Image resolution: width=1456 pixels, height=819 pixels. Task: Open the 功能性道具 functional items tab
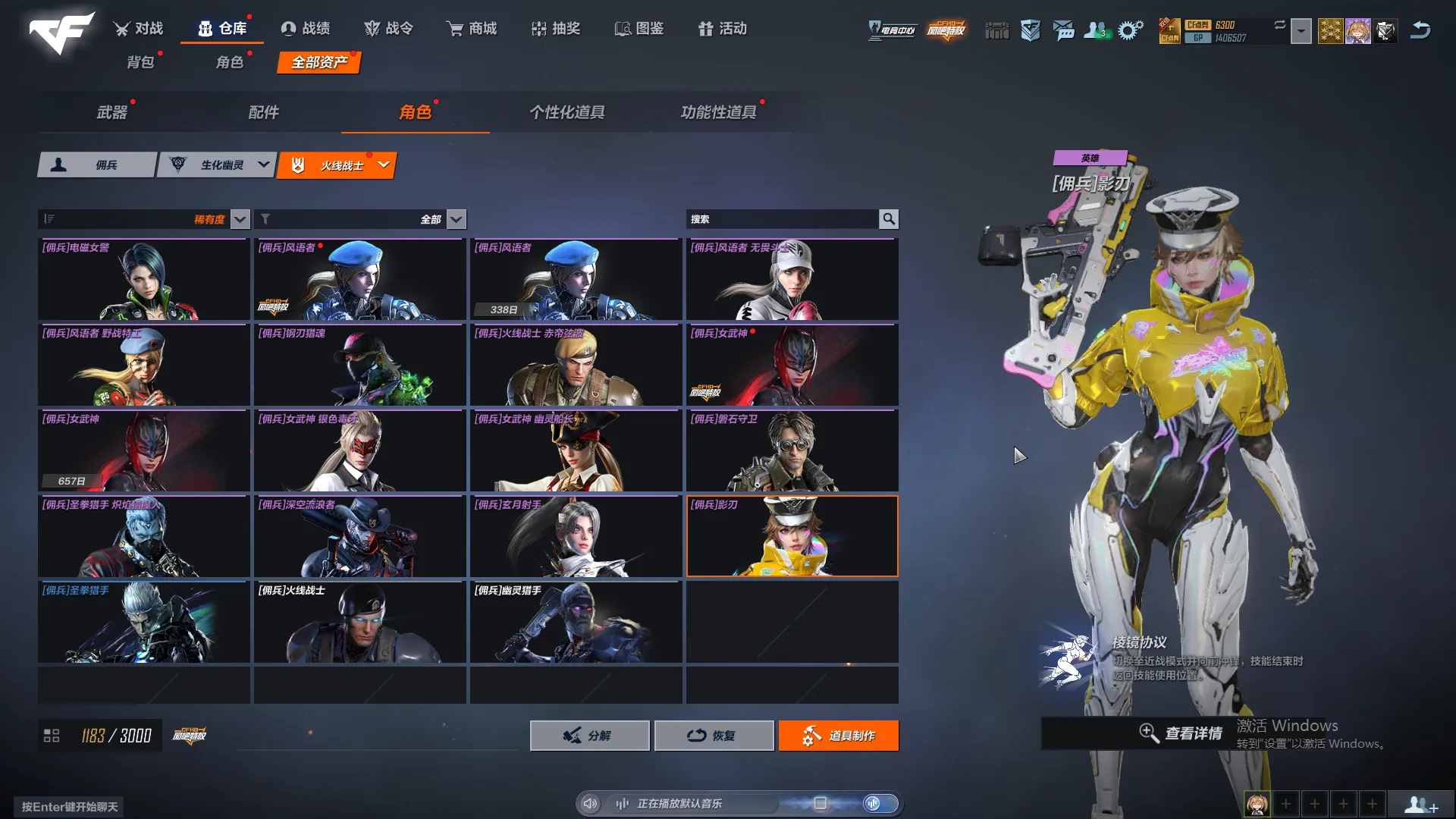[x=718, y=112]
